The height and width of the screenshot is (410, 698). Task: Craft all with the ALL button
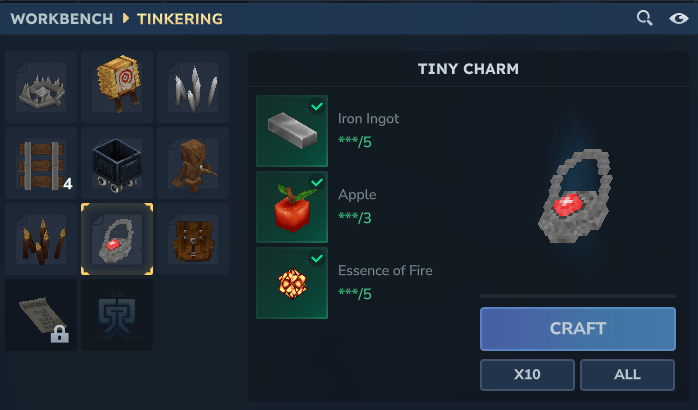(x=627, y=375)
